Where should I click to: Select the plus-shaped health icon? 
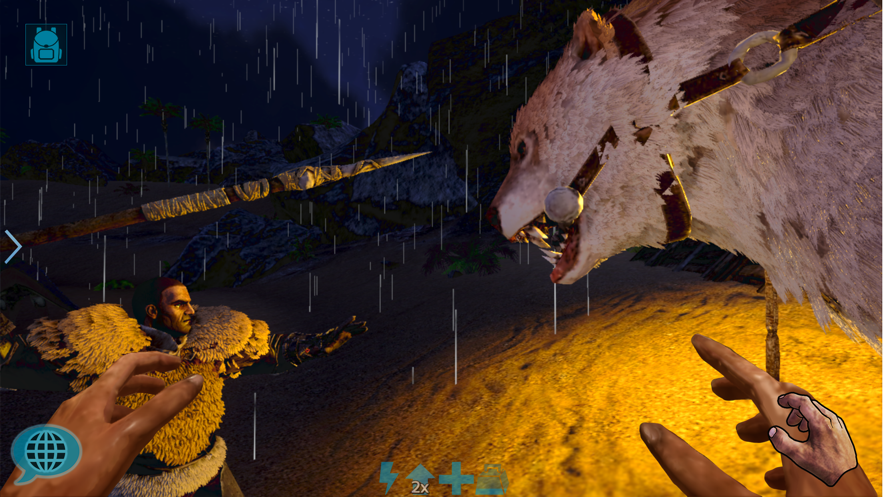tap(456, 478)
